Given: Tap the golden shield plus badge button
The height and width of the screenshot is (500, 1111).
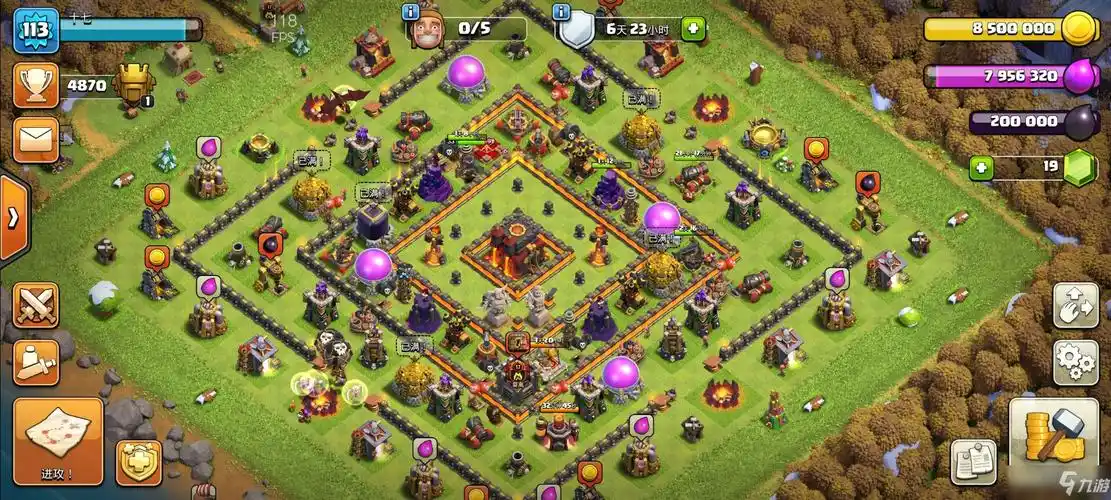Looking at the screenshot, I should point(139,463).
